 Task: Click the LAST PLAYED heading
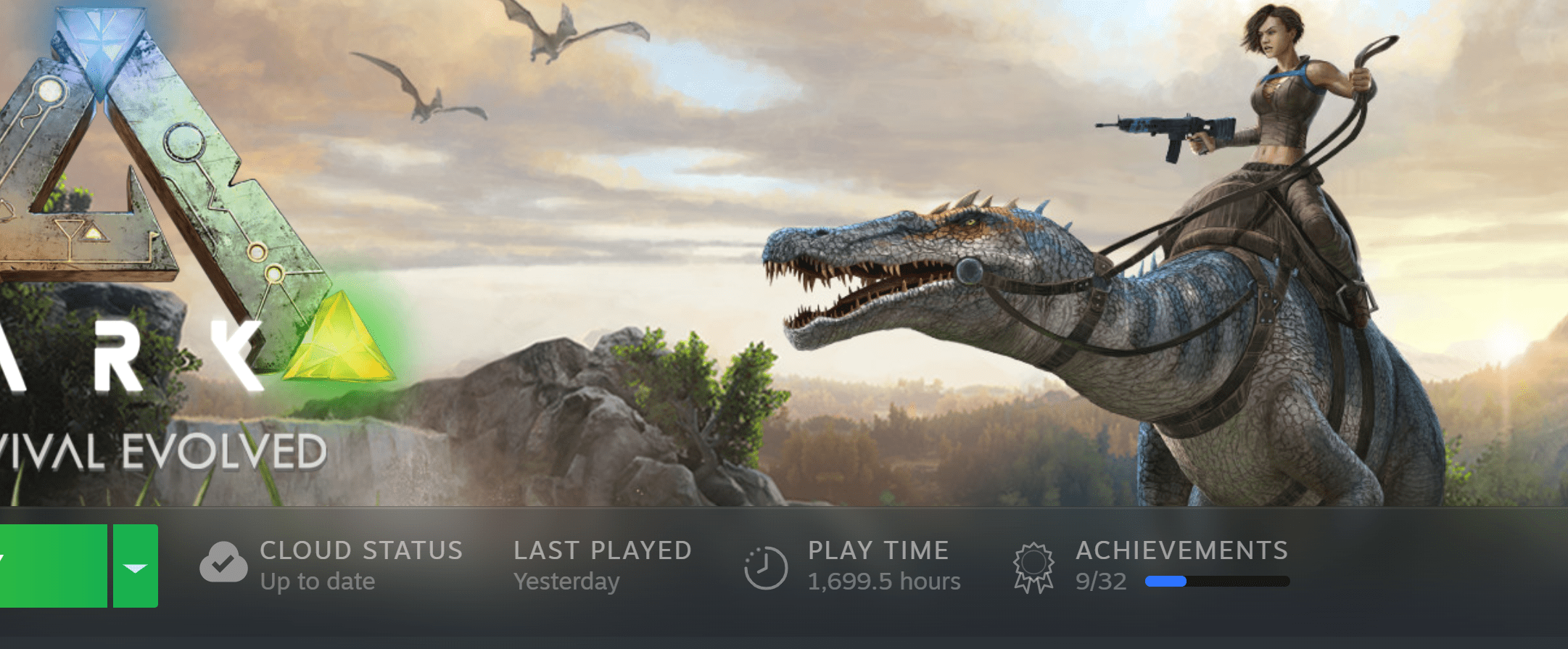tap(603, 550)
